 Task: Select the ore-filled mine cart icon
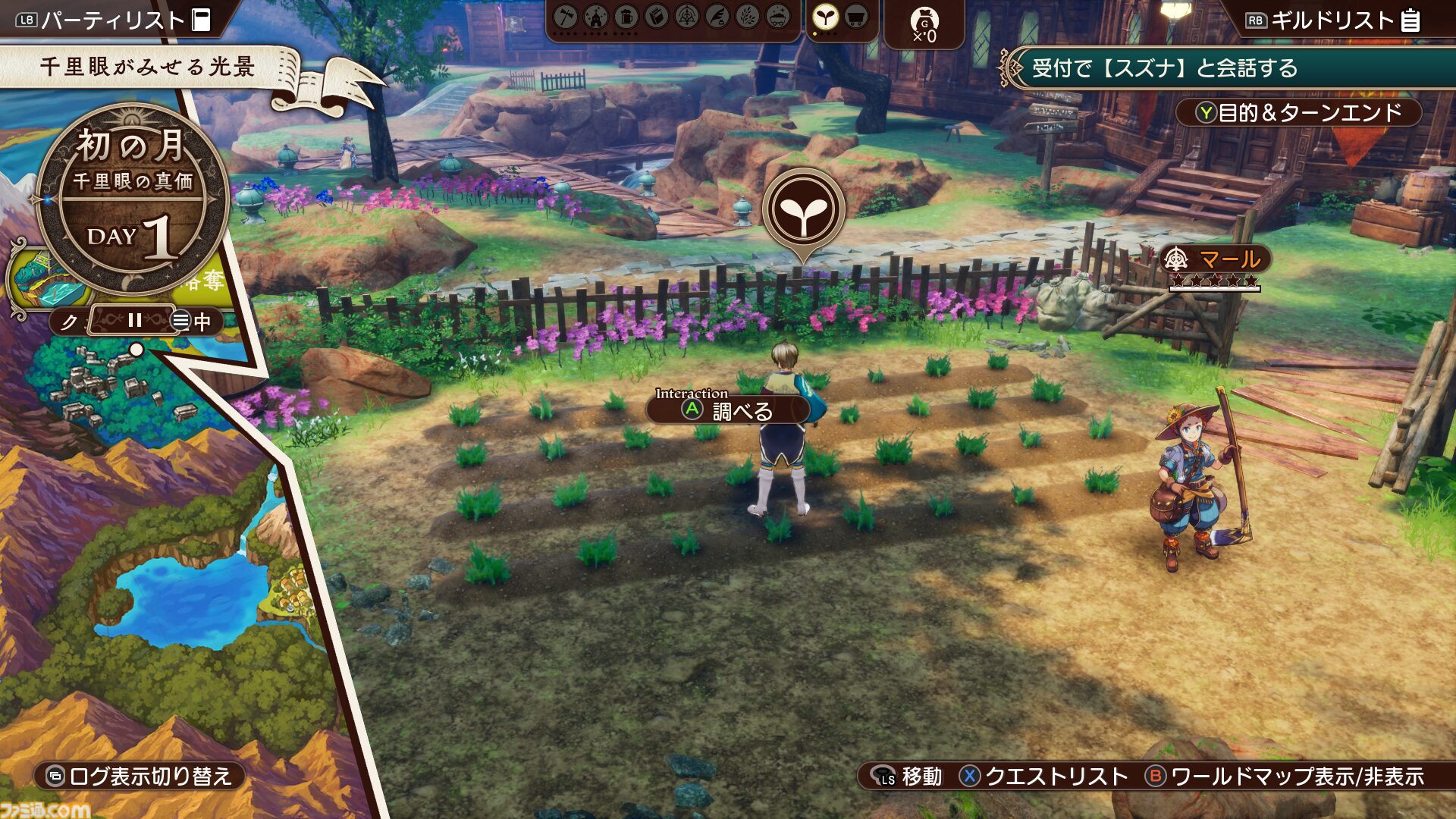778,17
